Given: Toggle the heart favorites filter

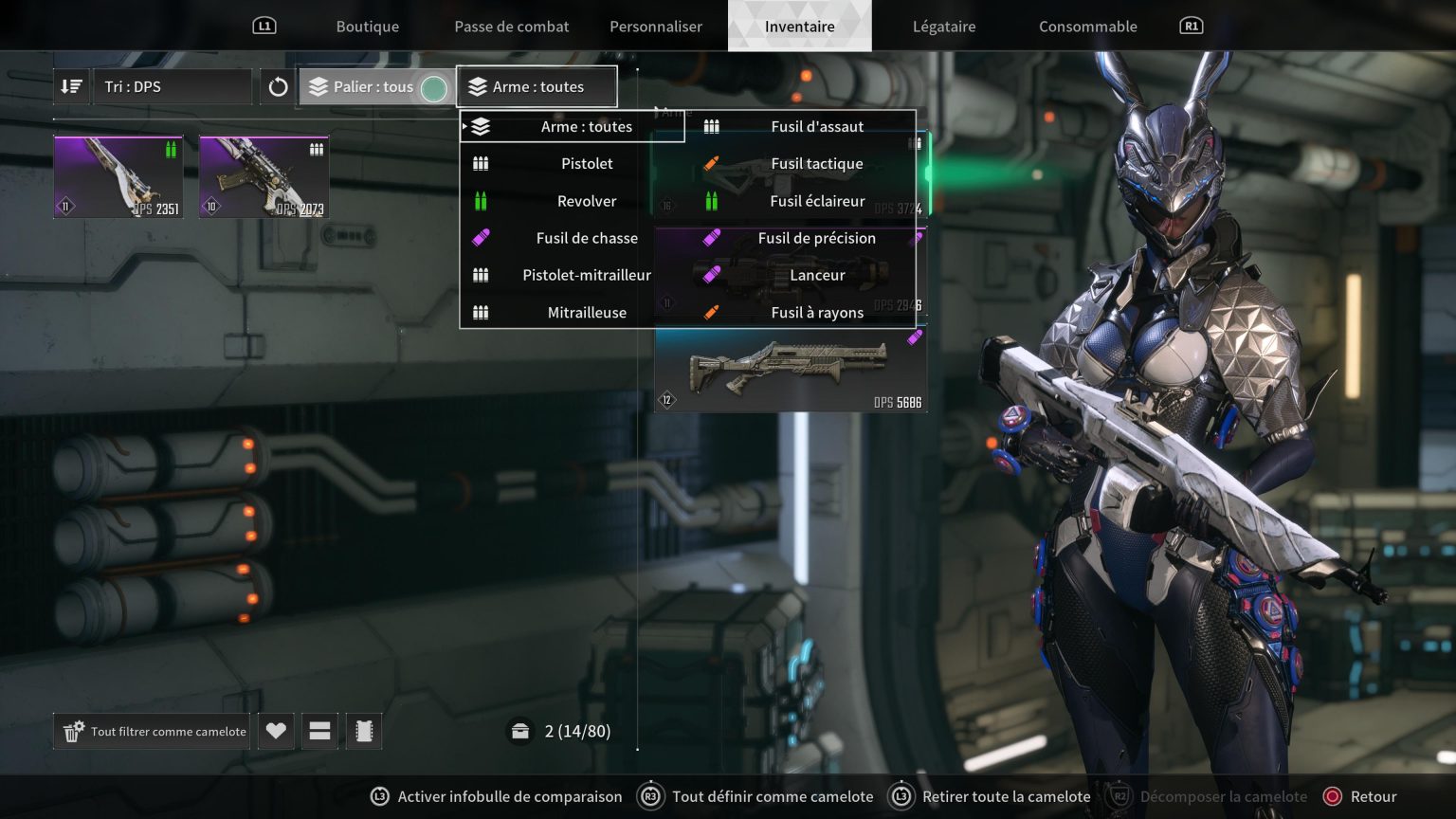Looking at the screenshot, I should click(276, 731).
